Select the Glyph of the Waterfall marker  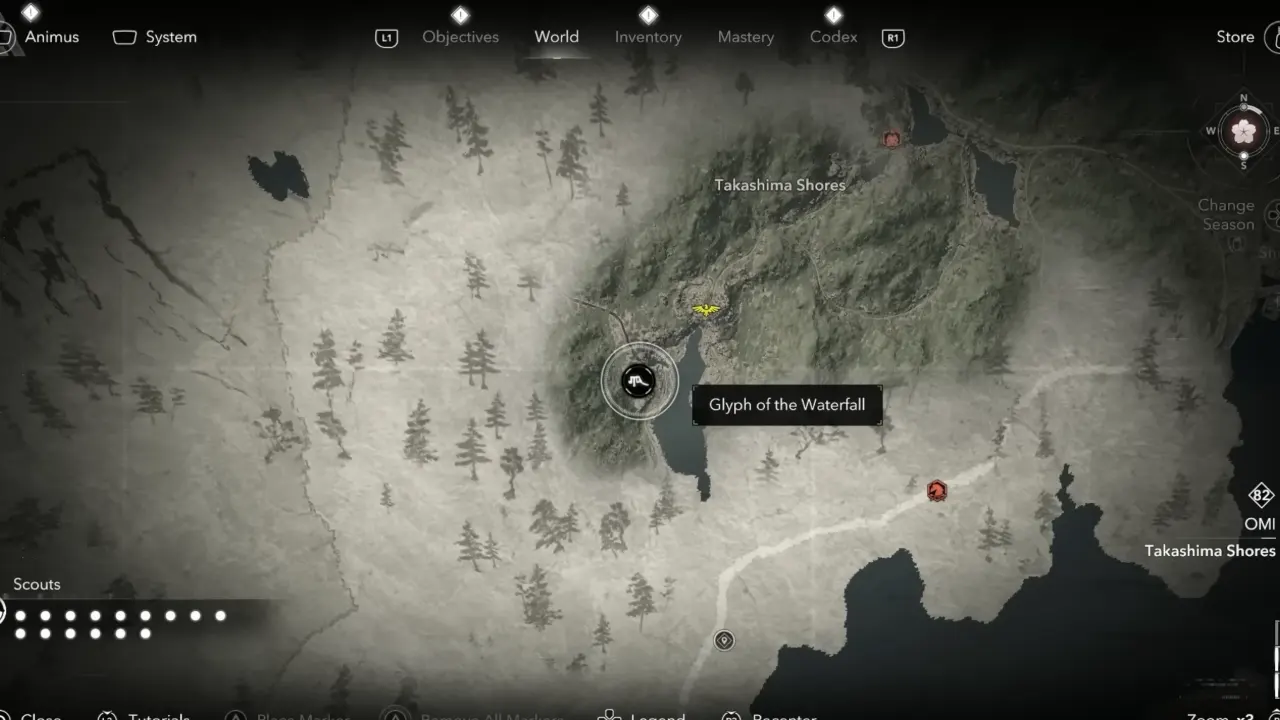coord(639,381)
